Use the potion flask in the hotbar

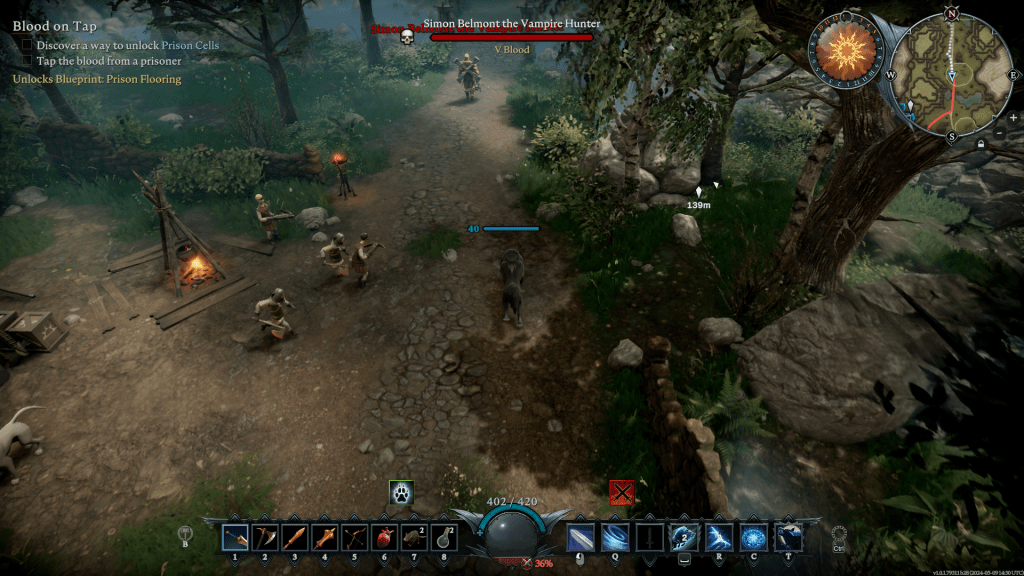pos(443,538)
